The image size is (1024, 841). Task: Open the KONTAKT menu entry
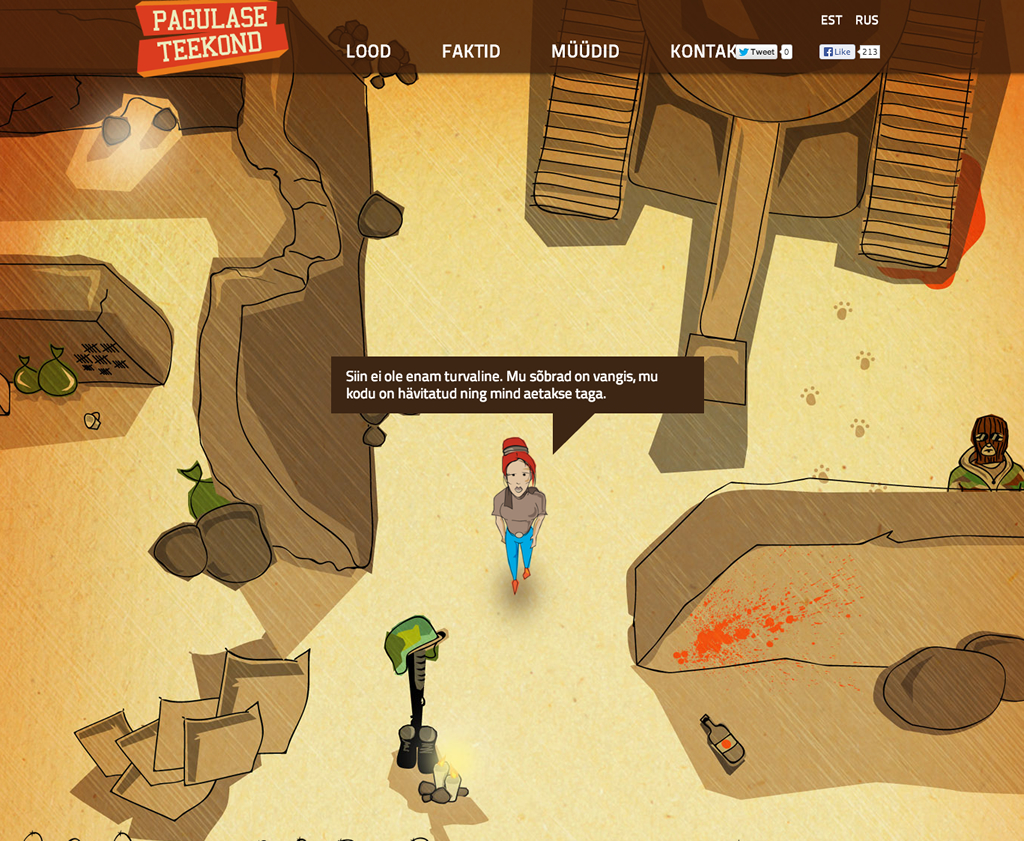[x=700, y=52]
